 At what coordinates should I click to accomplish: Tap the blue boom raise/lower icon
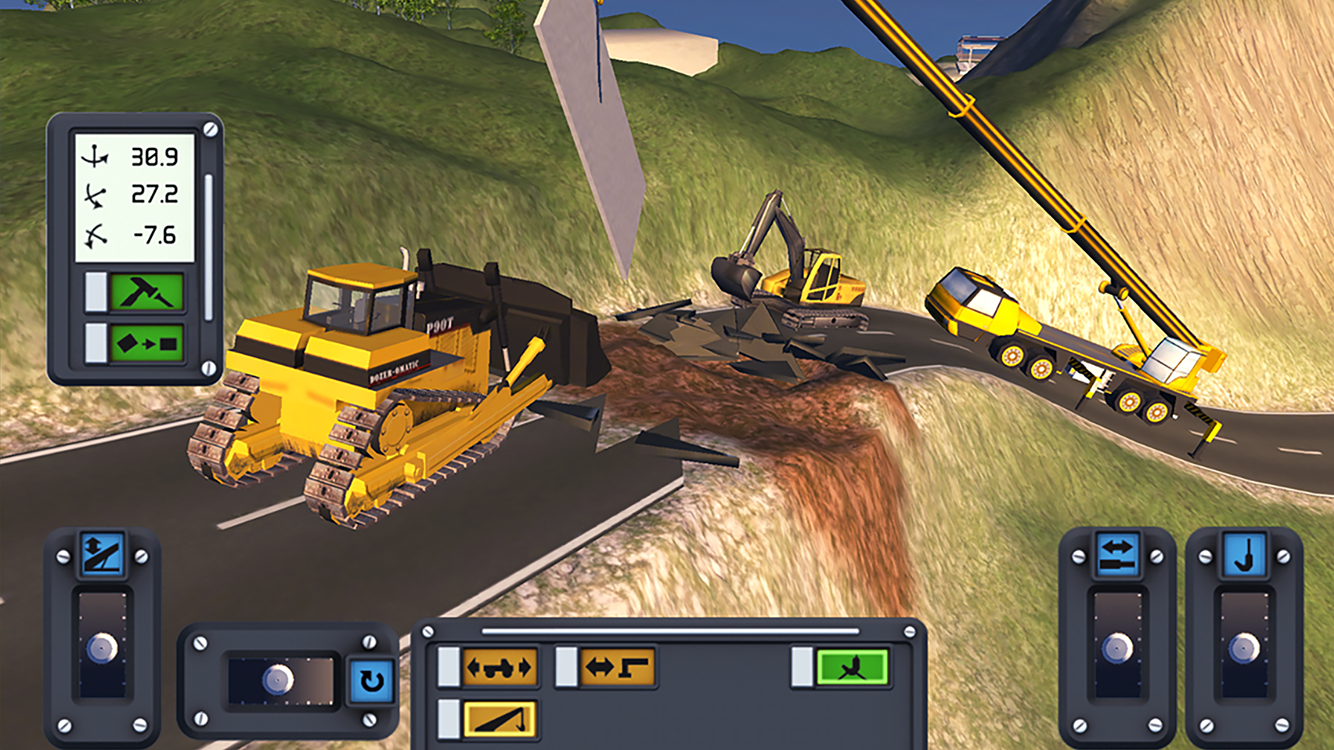102,553
